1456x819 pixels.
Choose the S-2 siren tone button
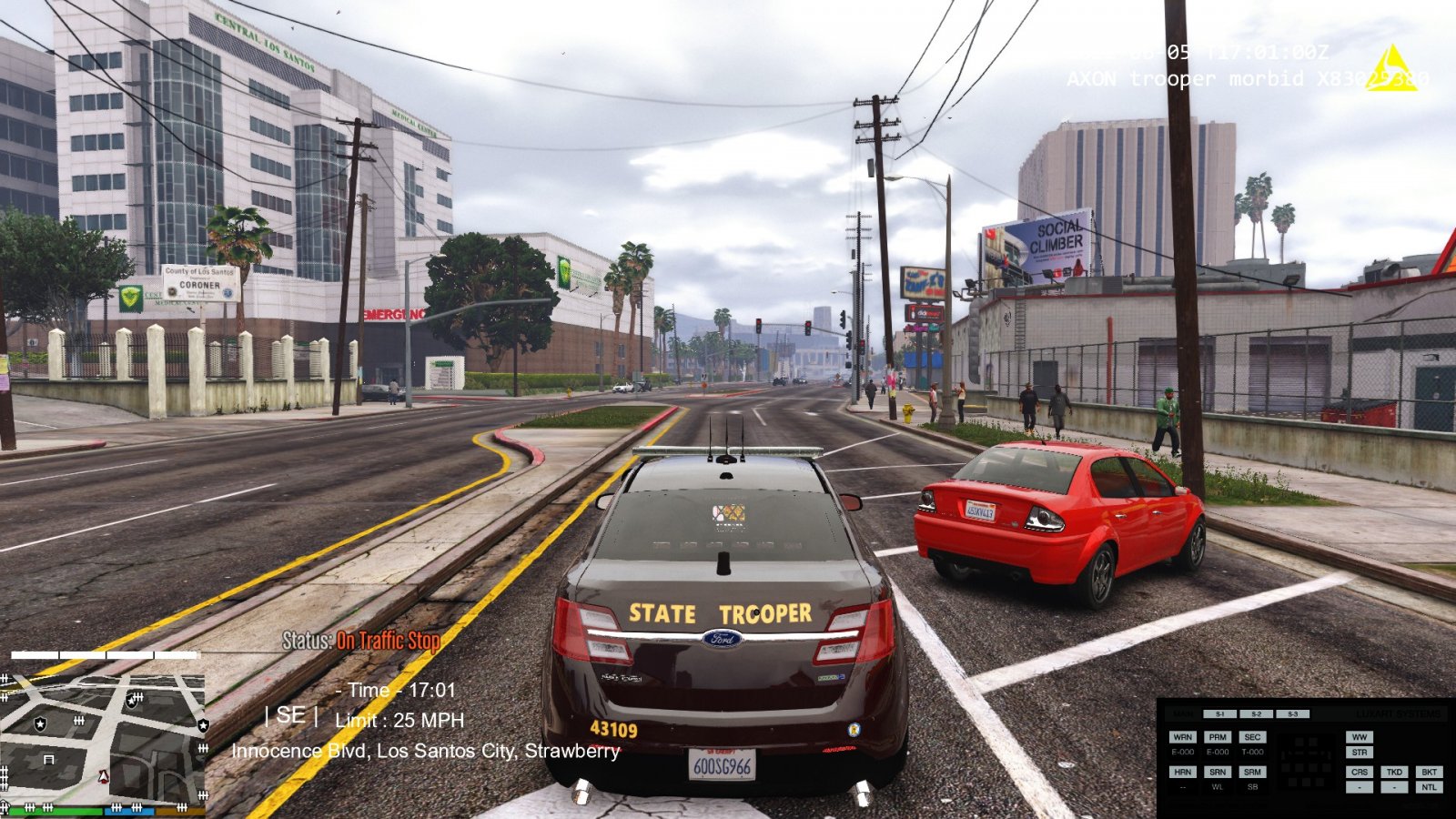coord(1256,714)
